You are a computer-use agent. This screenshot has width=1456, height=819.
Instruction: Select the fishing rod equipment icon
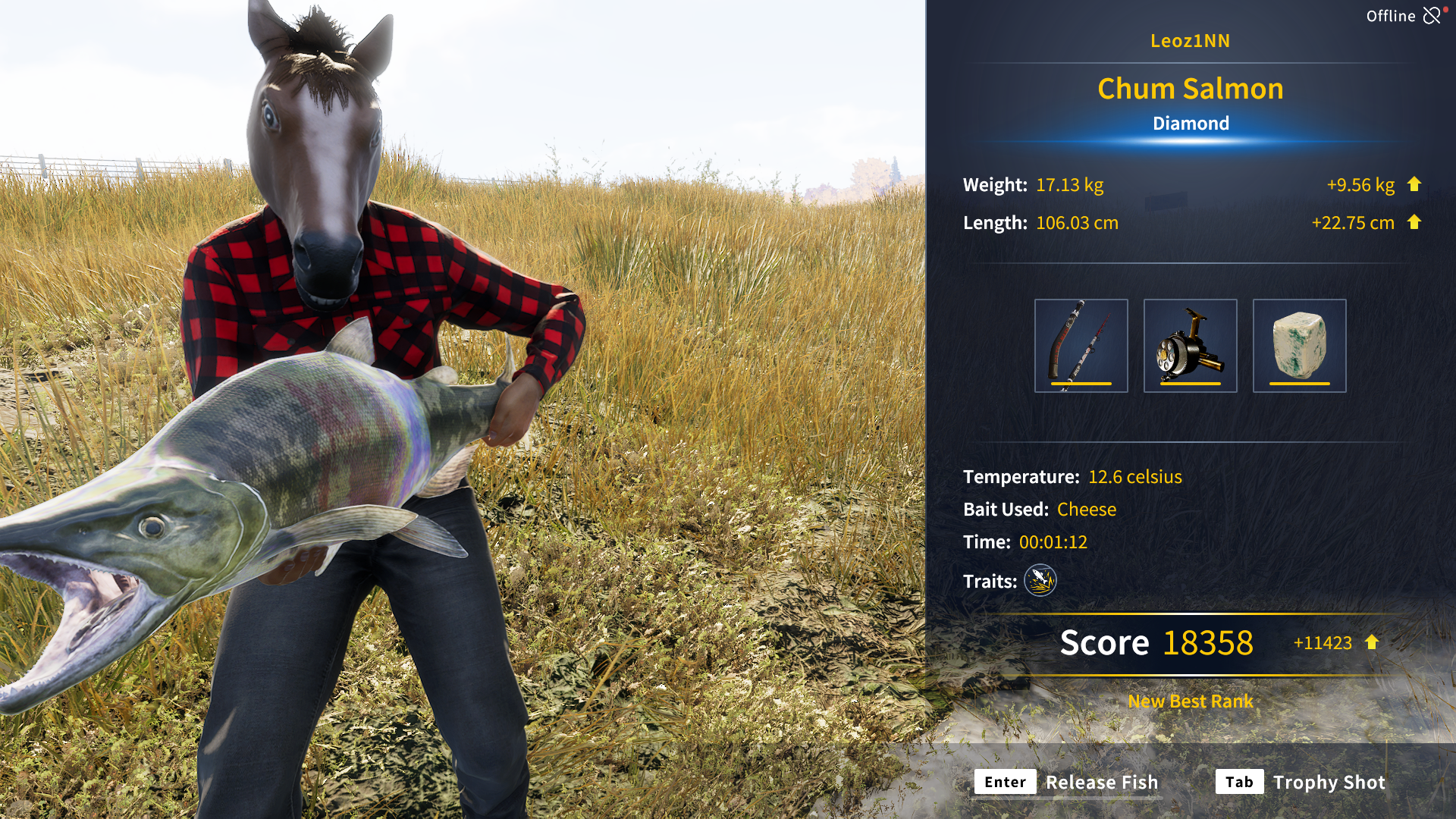coord(1081,345)
